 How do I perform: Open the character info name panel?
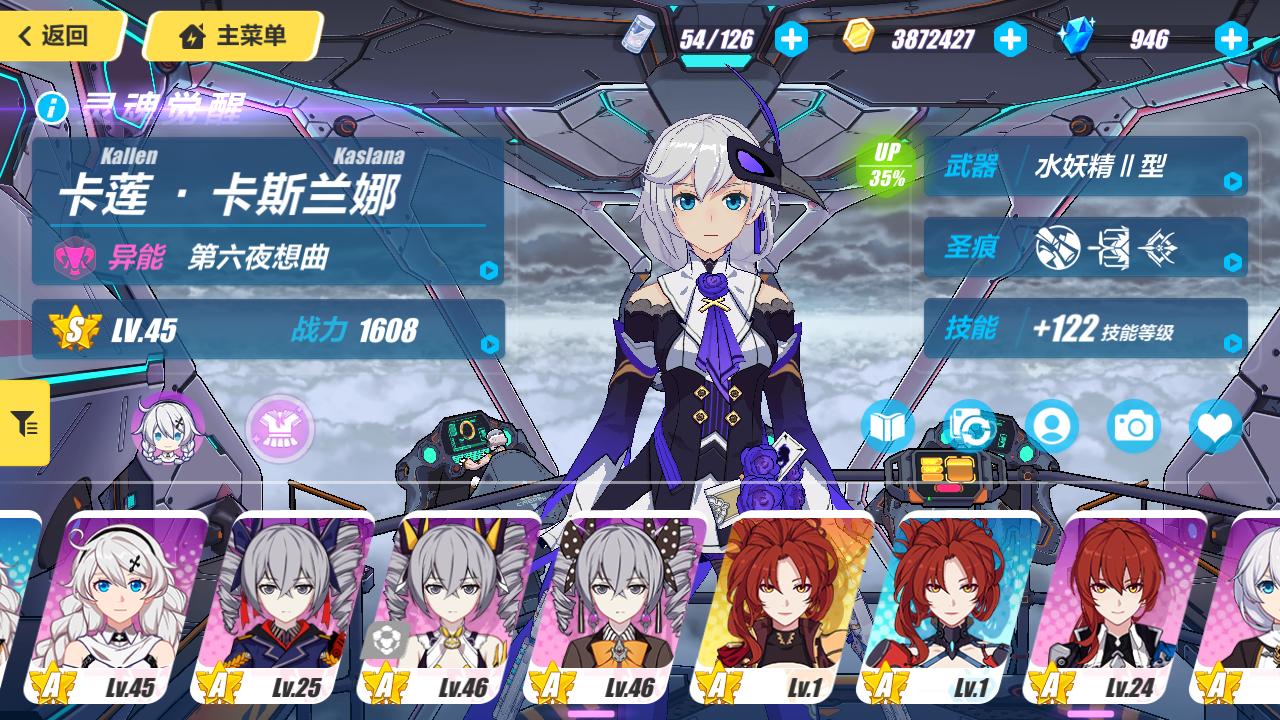point(268,210)
